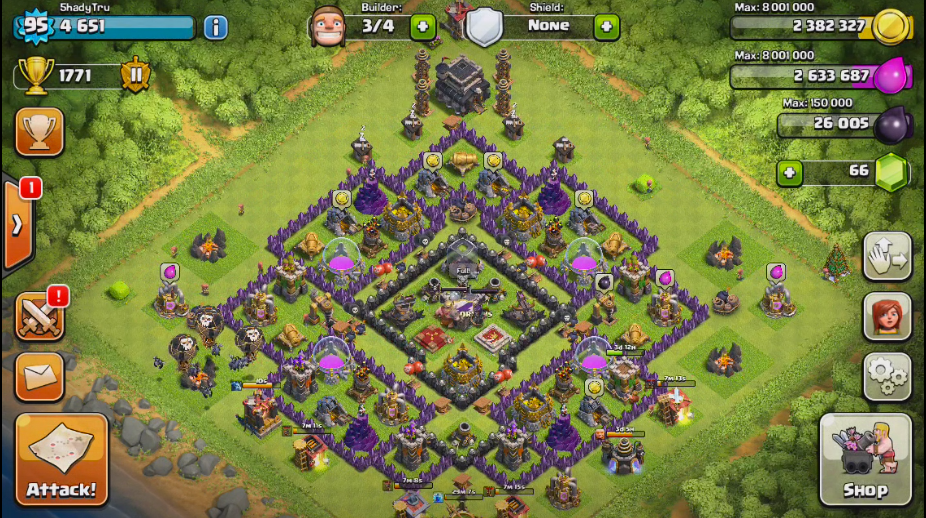Open the red-haired hero button
The image size is (926, 518).
pyautogui.click(x=887, y=317)
